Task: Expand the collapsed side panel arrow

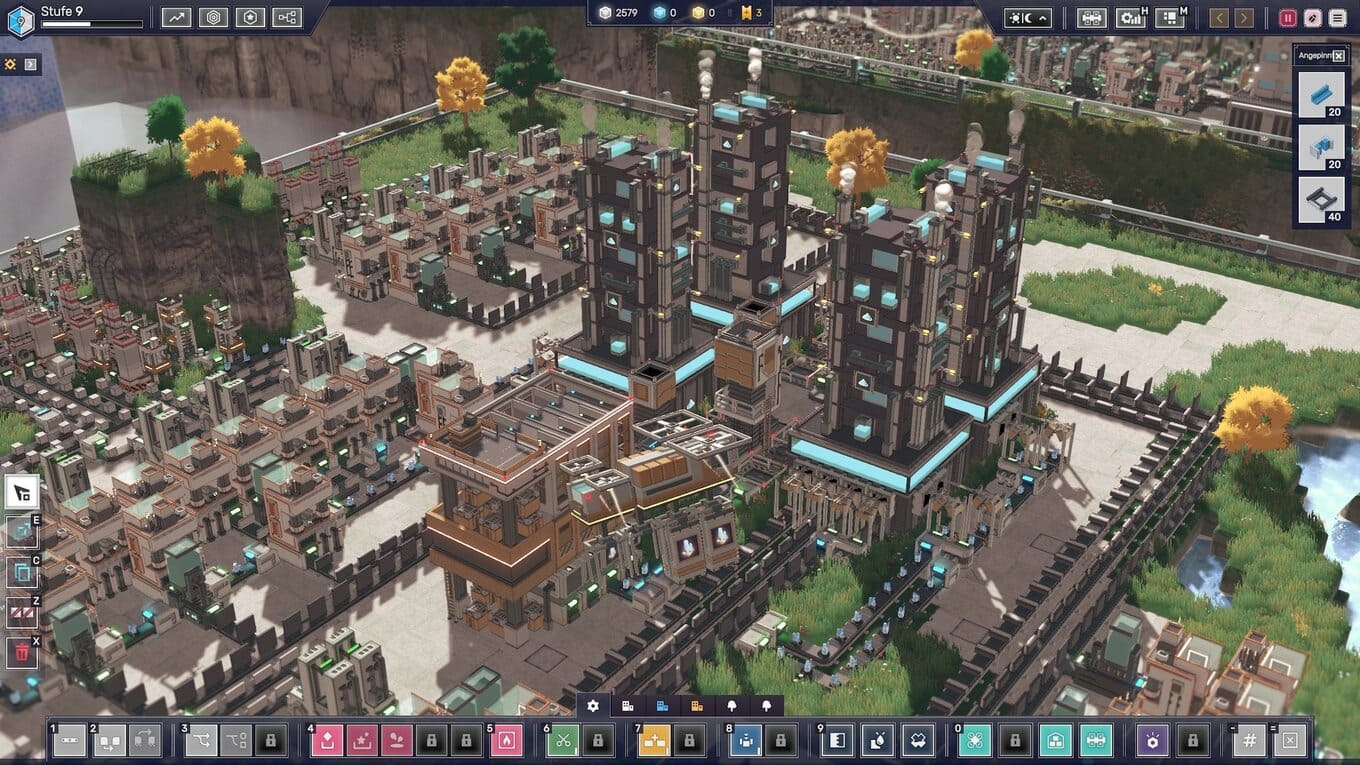Action: (31, 64)
